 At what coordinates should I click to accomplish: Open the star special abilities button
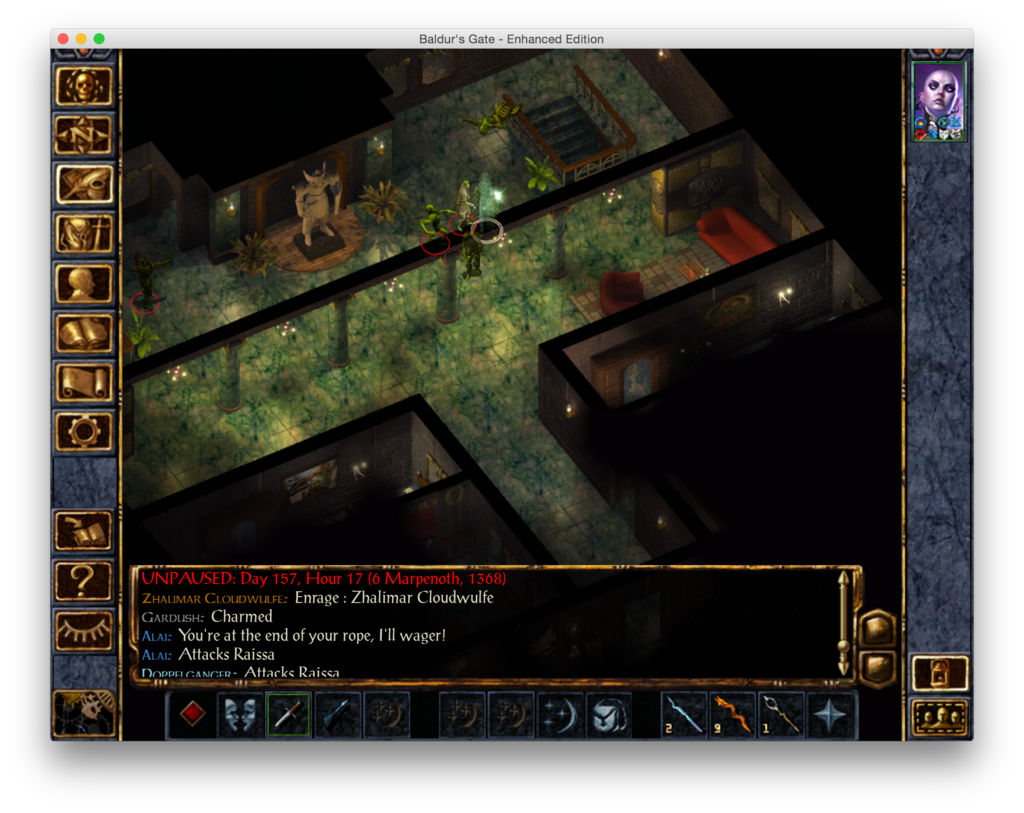pyautogui.click(x=831, y=715)
